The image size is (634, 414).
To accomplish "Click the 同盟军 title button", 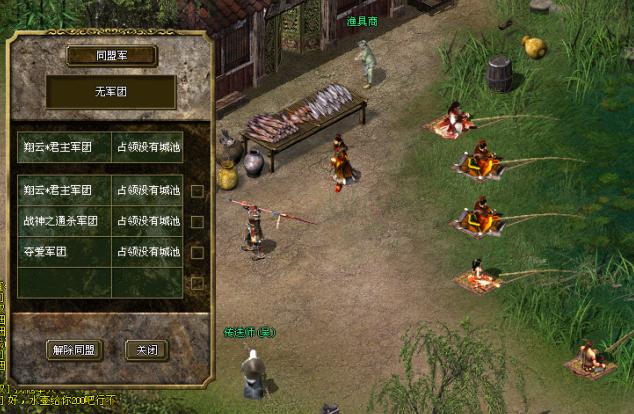I will pos(111,56).
